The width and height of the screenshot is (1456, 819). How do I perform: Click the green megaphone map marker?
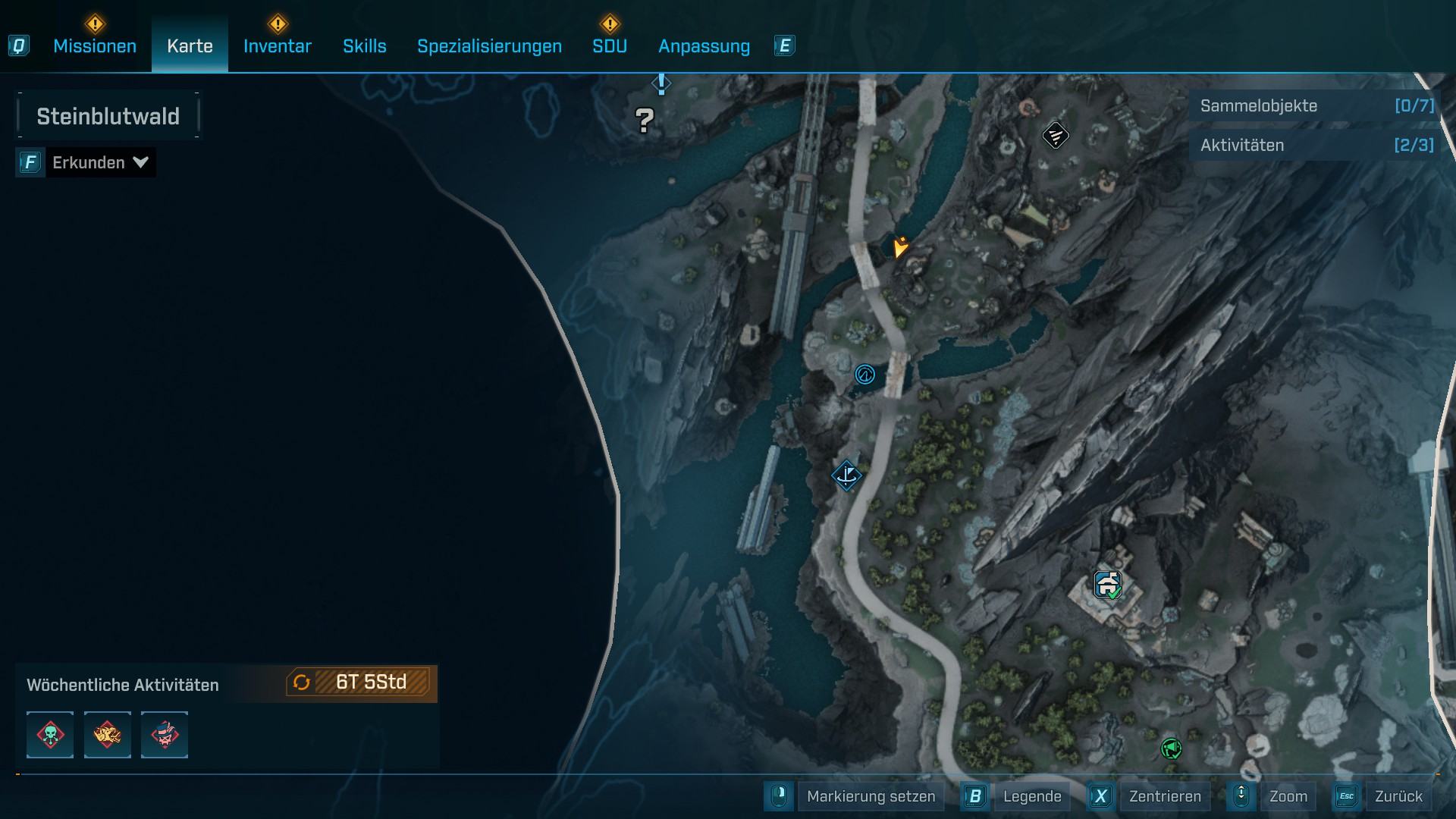(1171, 749)
